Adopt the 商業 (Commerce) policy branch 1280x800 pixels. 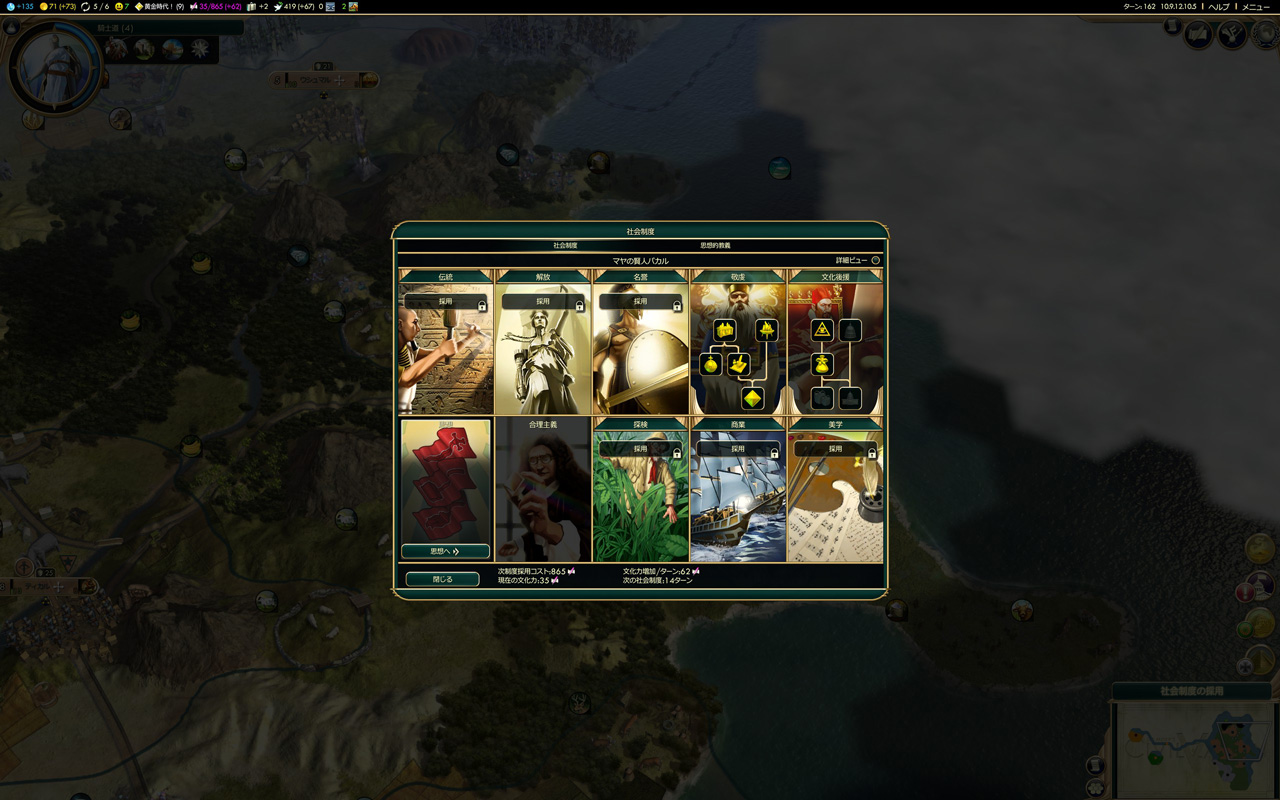(737, 449)
